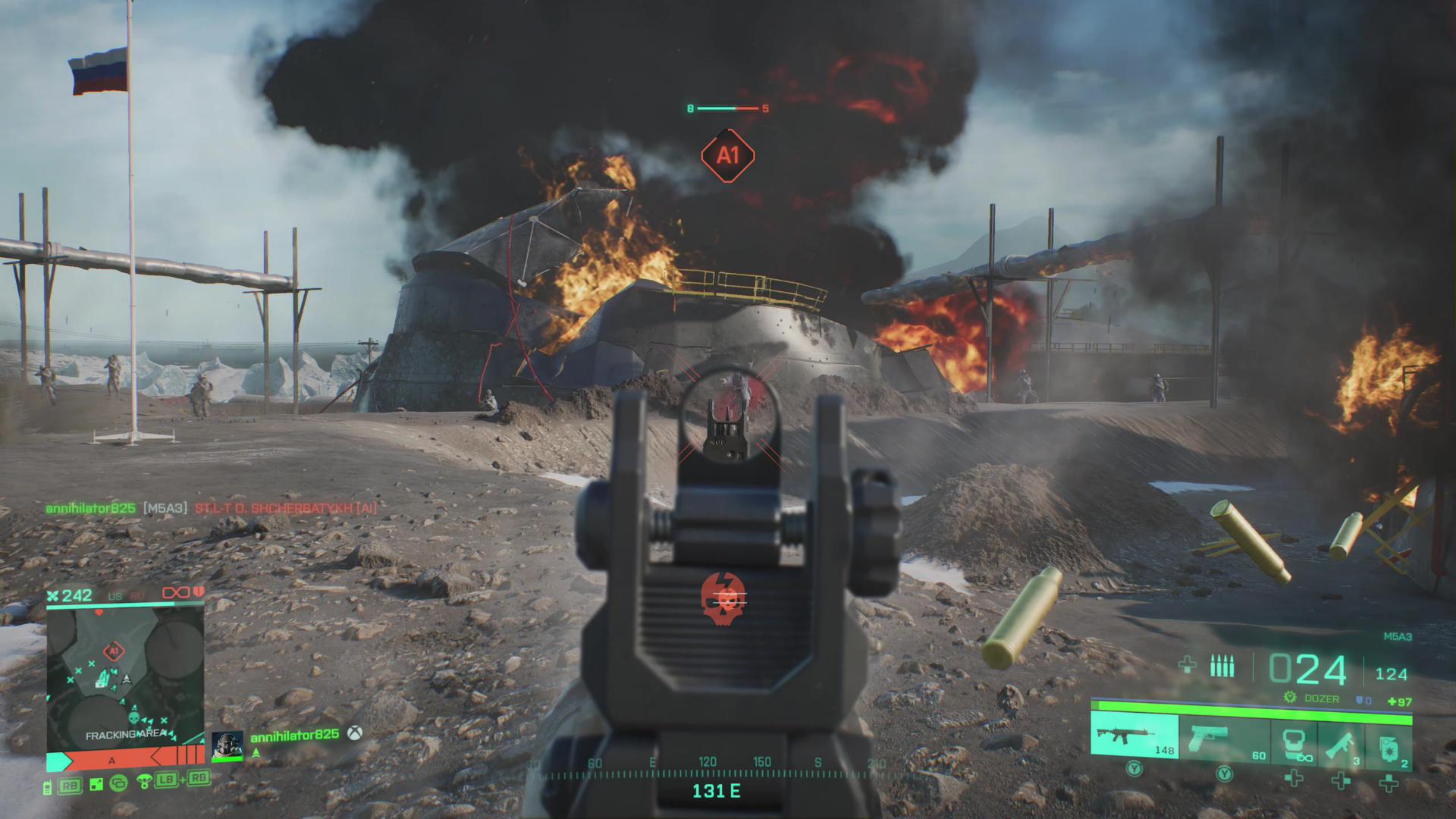
Task: Click the sector A progress bar
Action: click(126, 759)
